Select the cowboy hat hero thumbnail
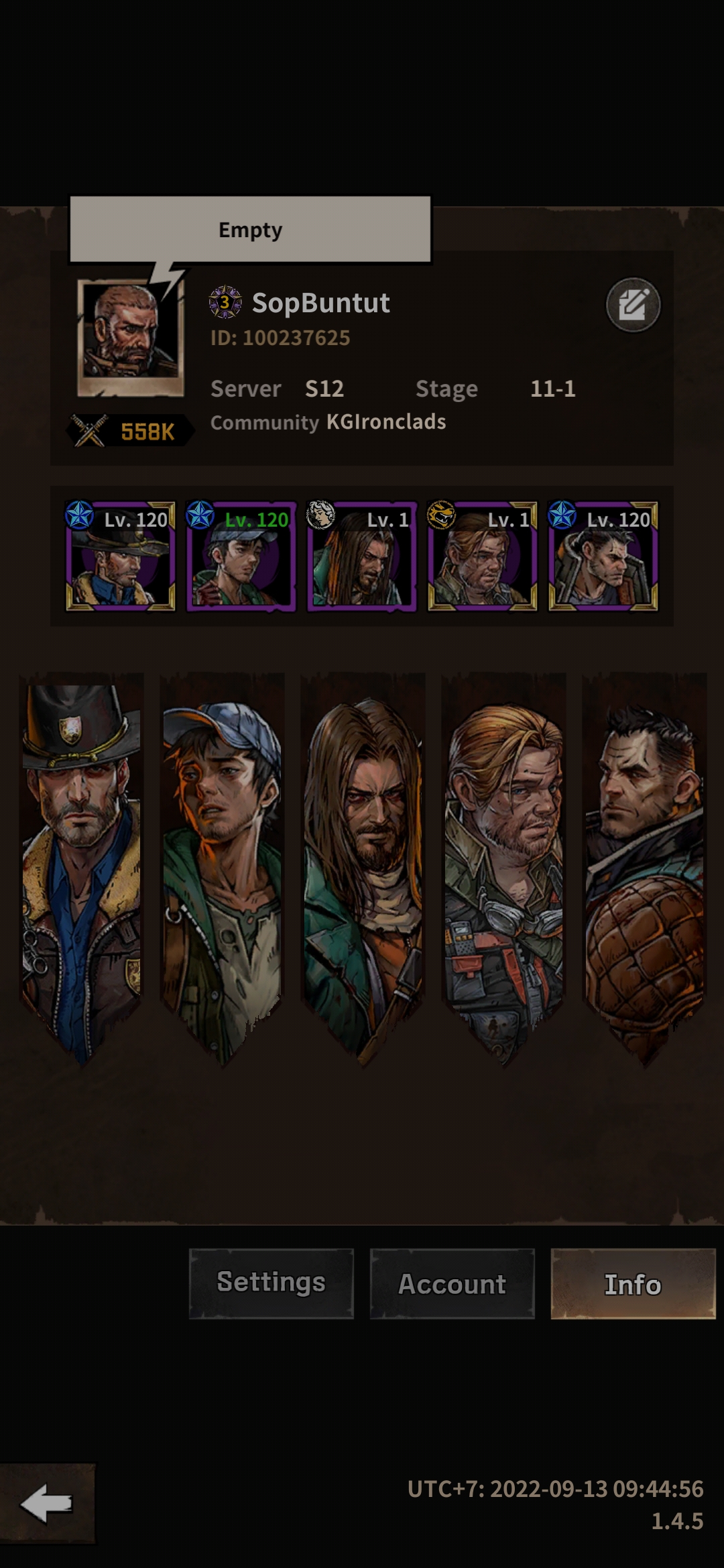The width and height of the screenshot is (724, 1568). point(120,556)
